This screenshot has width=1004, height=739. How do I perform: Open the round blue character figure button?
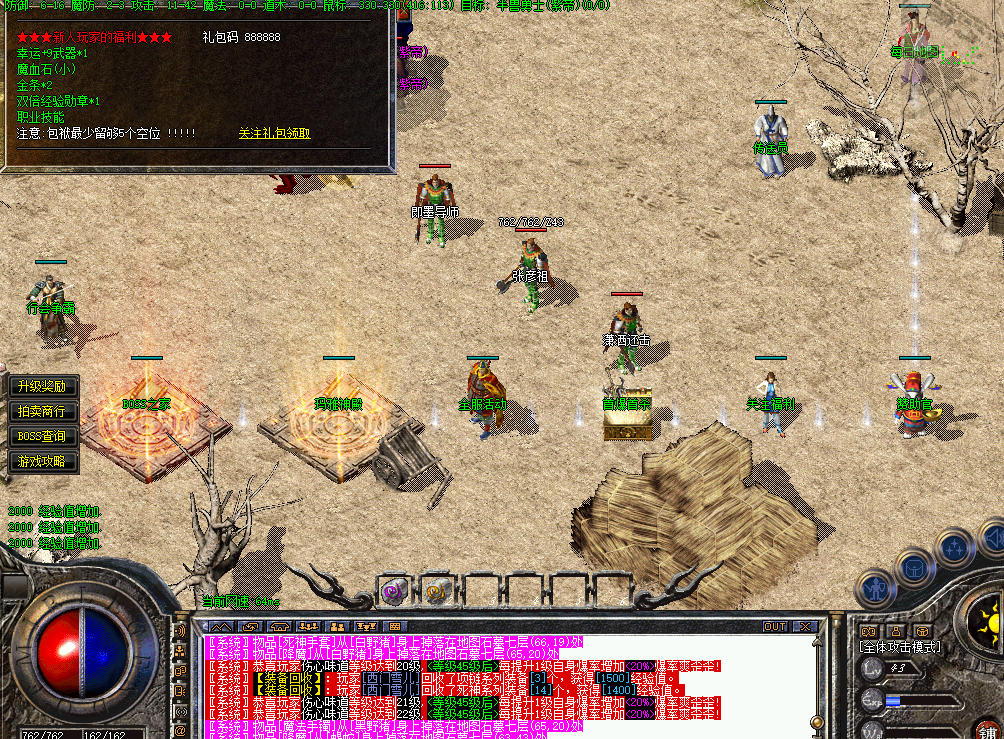click(877, 587)
